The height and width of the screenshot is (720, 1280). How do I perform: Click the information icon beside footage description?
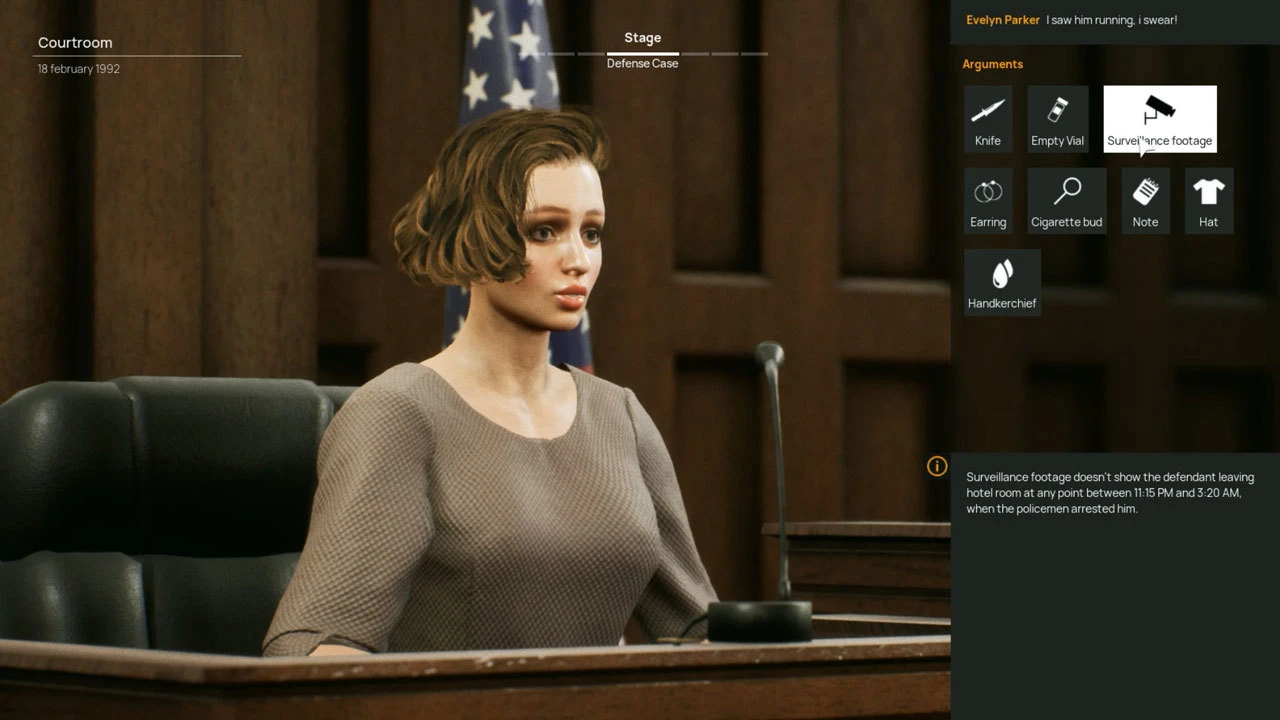coord(938,466)
